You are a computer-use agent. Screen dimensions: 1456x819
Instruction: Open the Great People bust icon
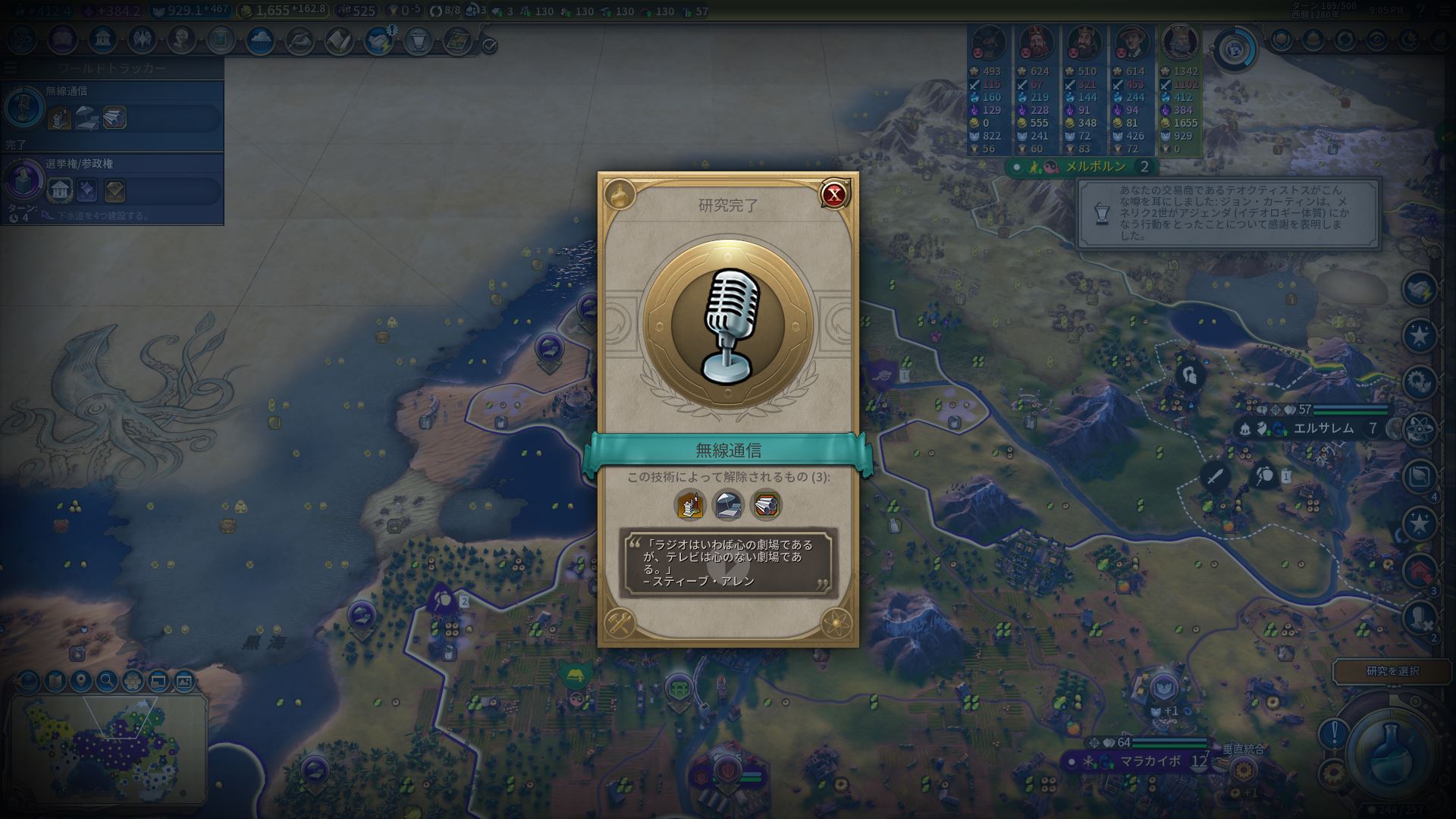(x=181, y=39)
